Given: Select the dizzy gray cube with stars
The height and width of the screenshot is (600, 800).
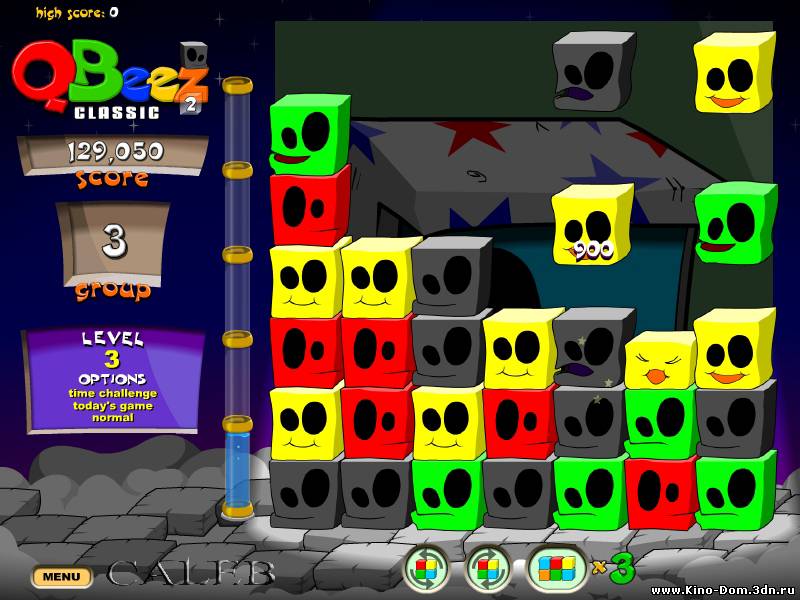Looking at the screenshot, I should pyautogui.click(x=592, y=347).
